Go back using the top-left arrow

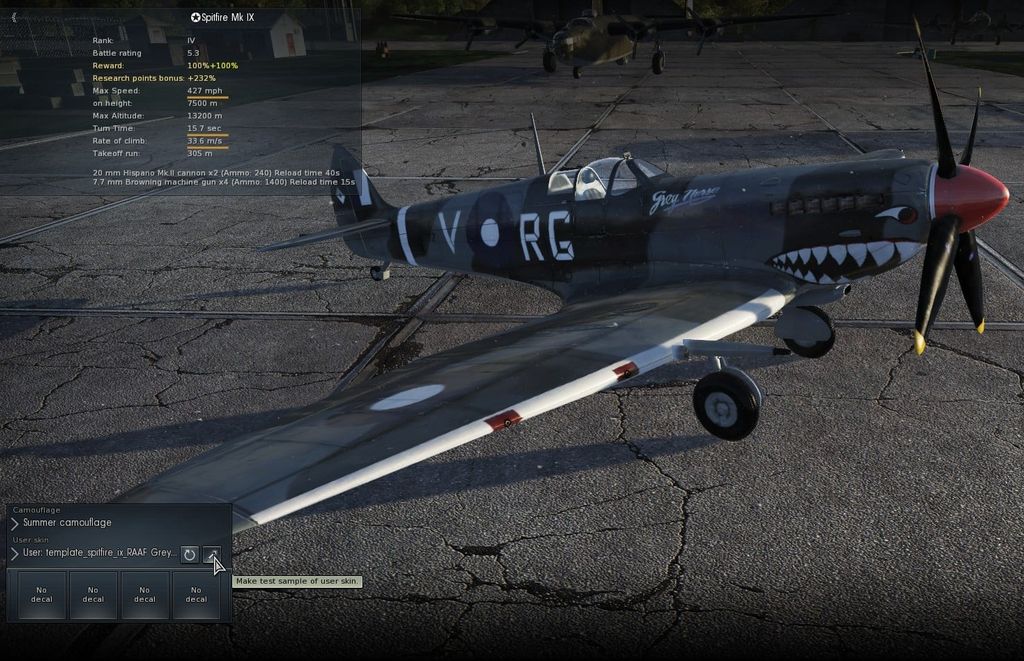[x=13, y=17]
